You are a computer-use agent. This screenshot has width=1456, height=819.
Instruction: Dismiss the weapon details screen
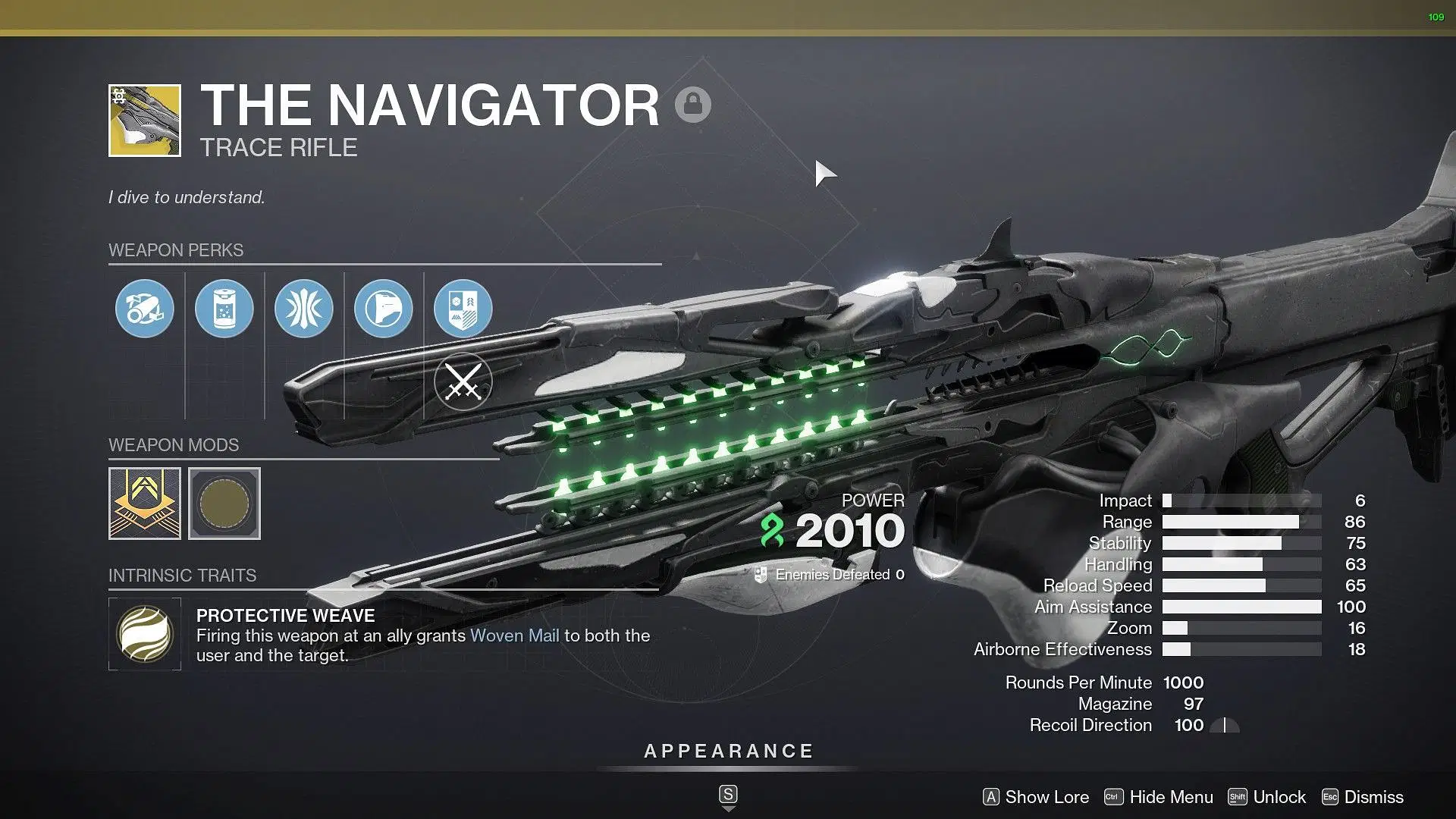1363,797
